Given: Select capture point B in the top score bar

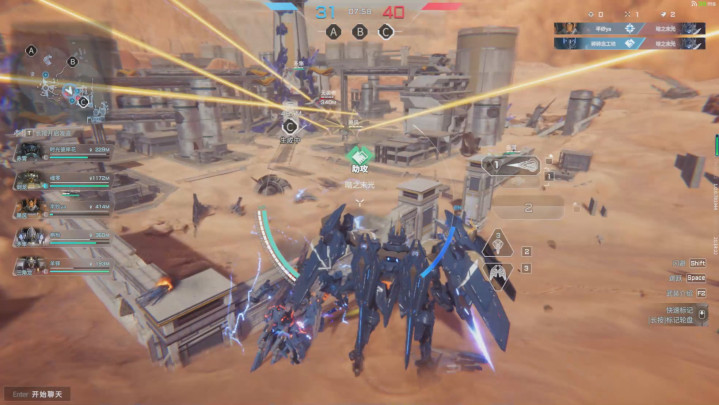Looking at the screenshot, I should [359, 31].
